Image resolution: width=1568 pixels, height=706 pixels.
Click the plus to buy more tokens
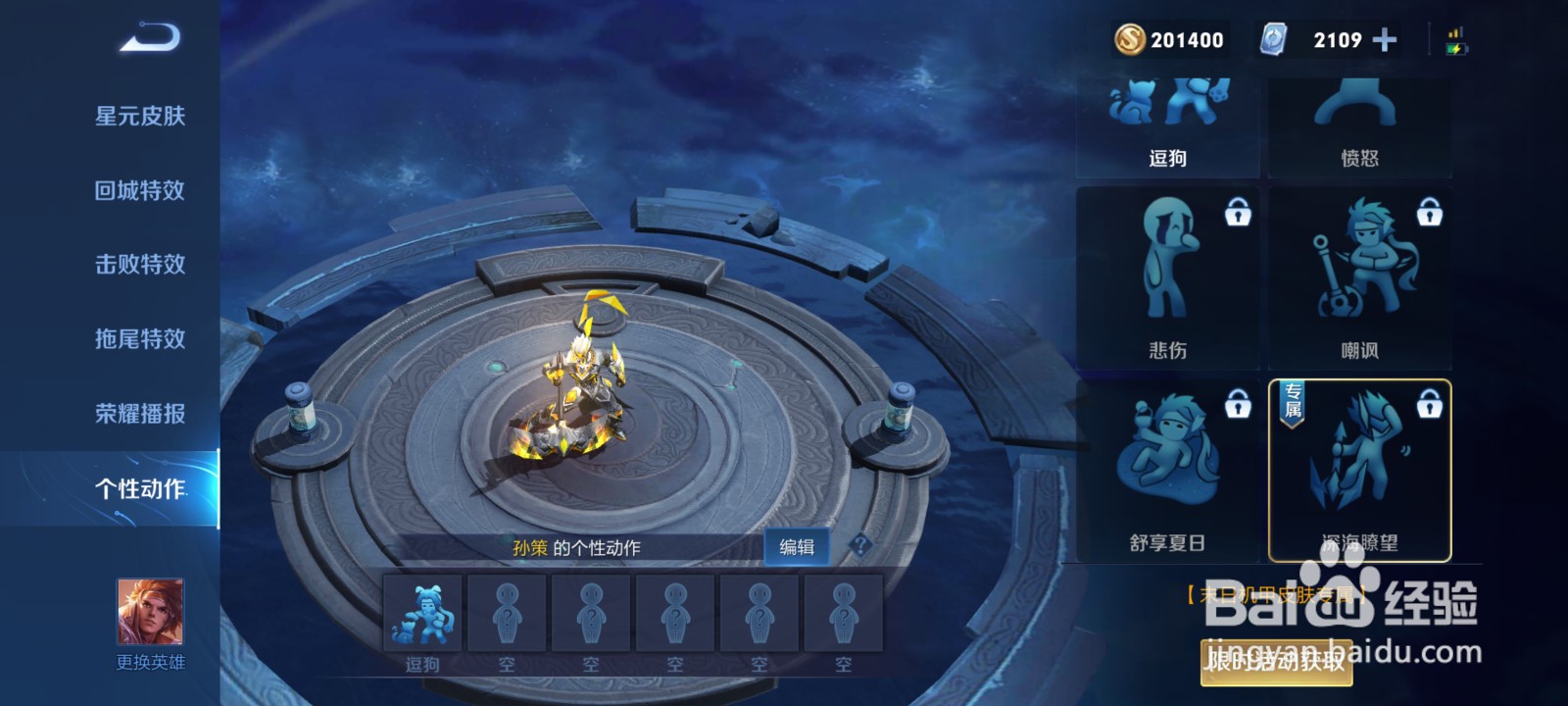1384,39
